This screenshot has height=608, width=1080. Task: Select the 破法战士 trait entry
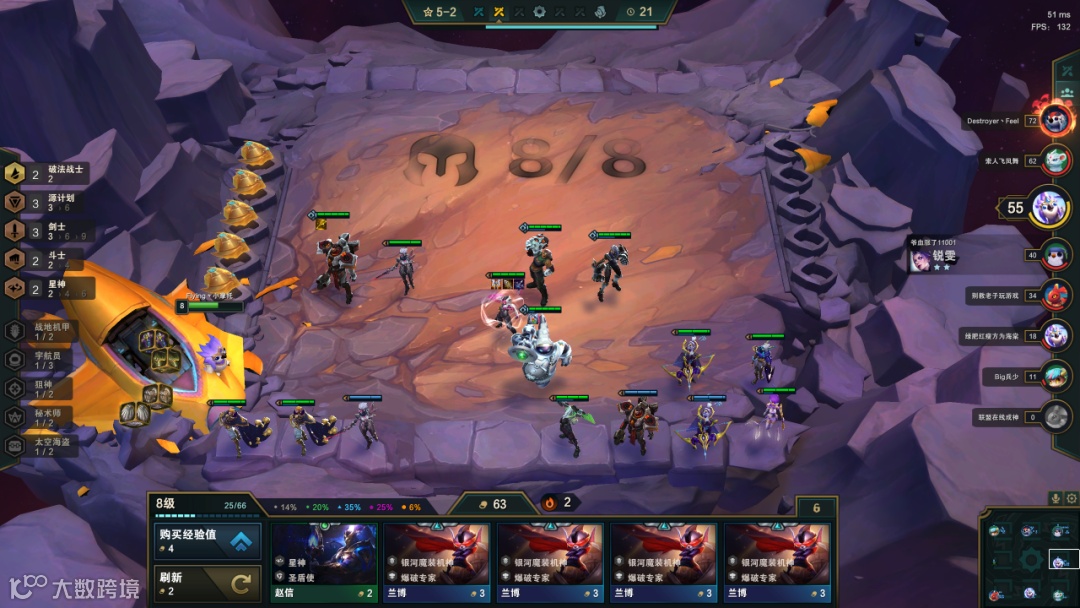[x=45, y=174]
